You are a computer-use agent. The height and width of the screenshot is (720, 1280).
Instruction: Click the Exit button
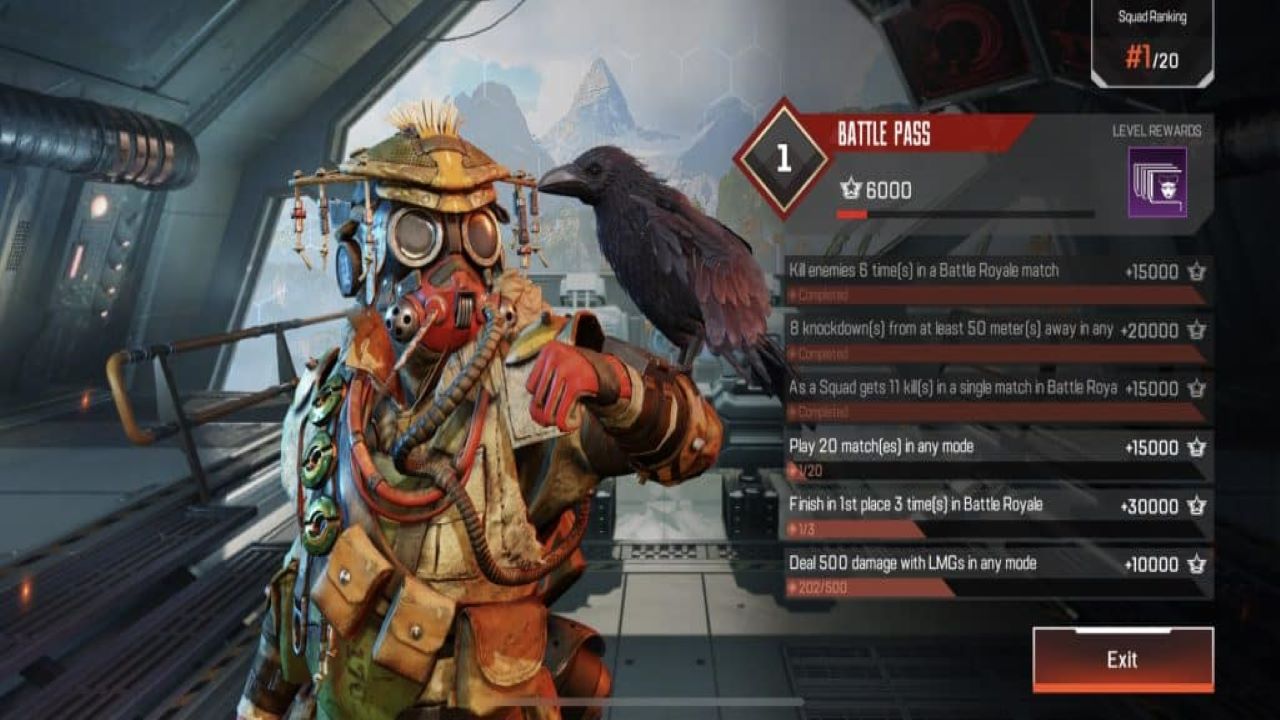(x=1122, y=659)
